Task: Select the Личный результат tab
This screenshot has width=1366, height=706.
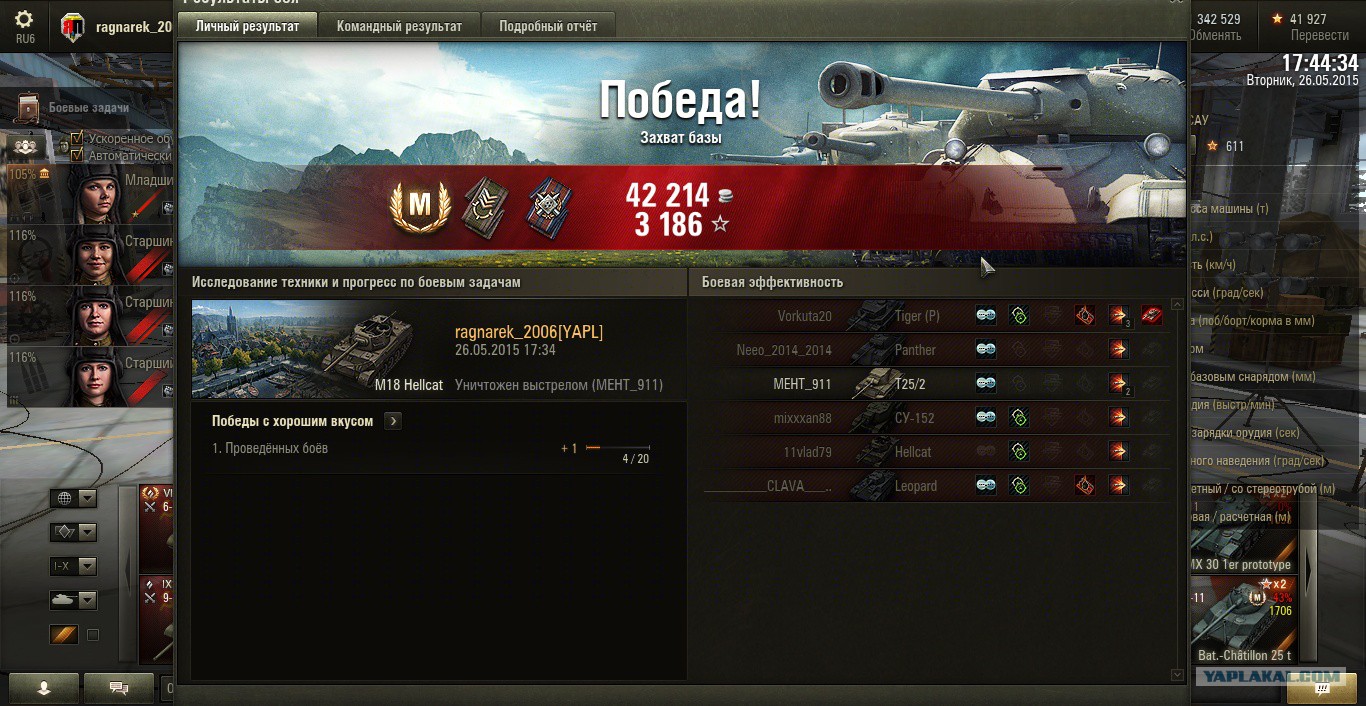Action: click(247, 26)
